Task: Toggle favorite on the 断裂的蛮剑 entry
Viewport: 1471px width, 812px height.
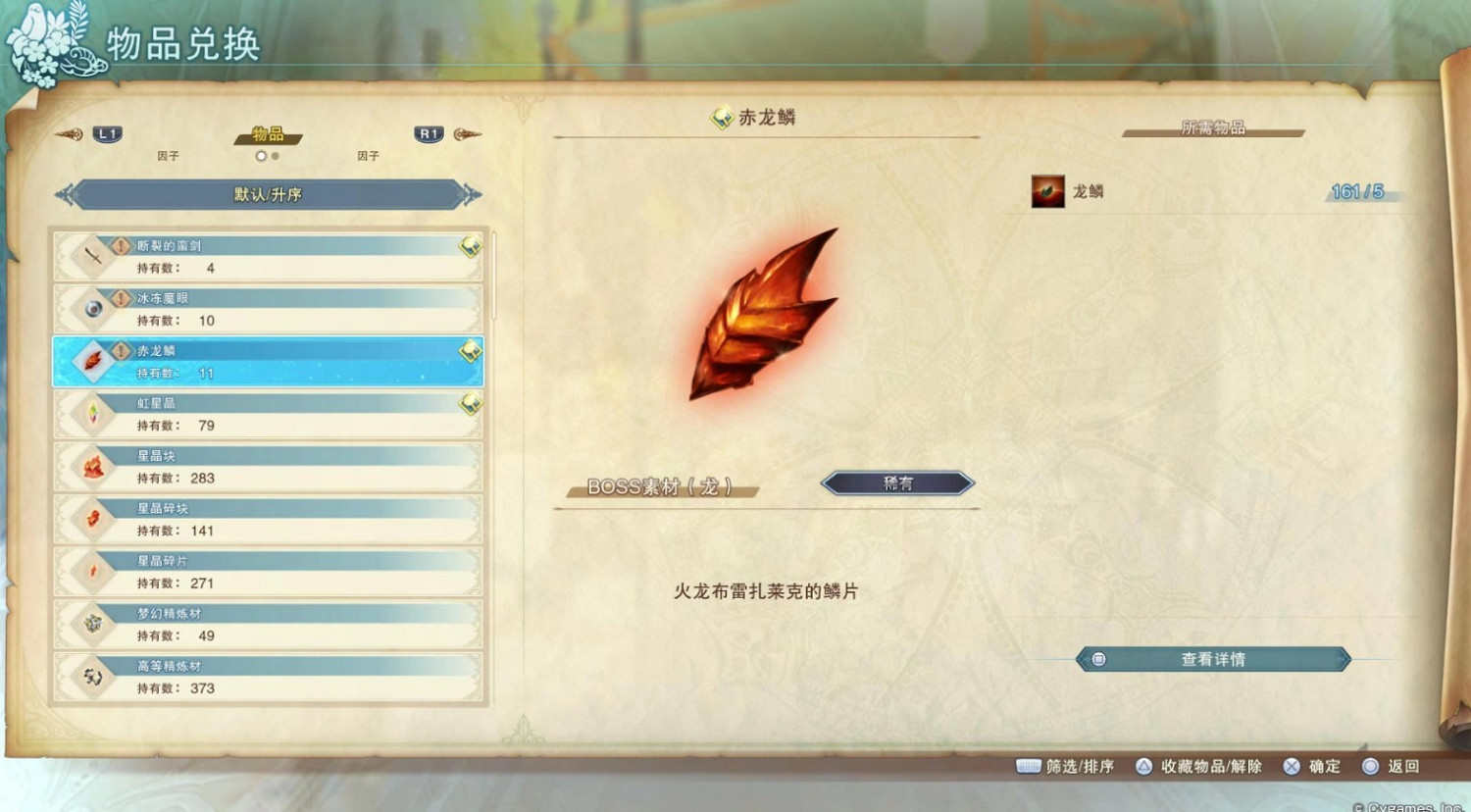Action: [x=471, y=243]
